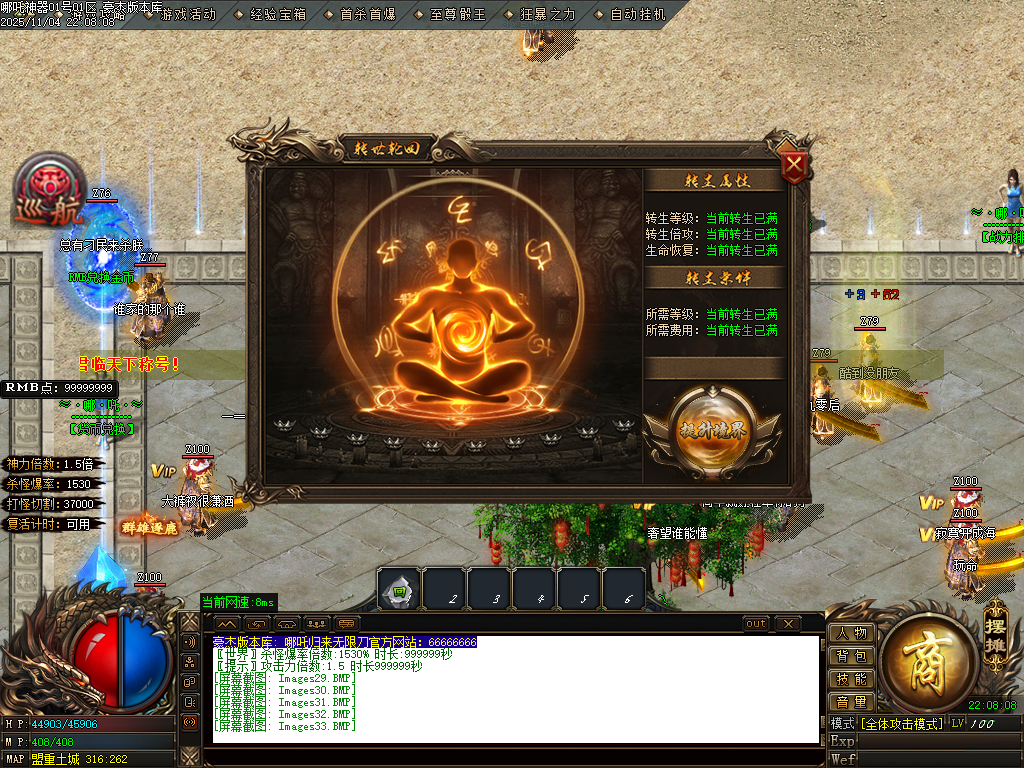Click the 群雄逐鹿 event icon
The height and width of the screenshot is (768, 1024).
point(149,527)
